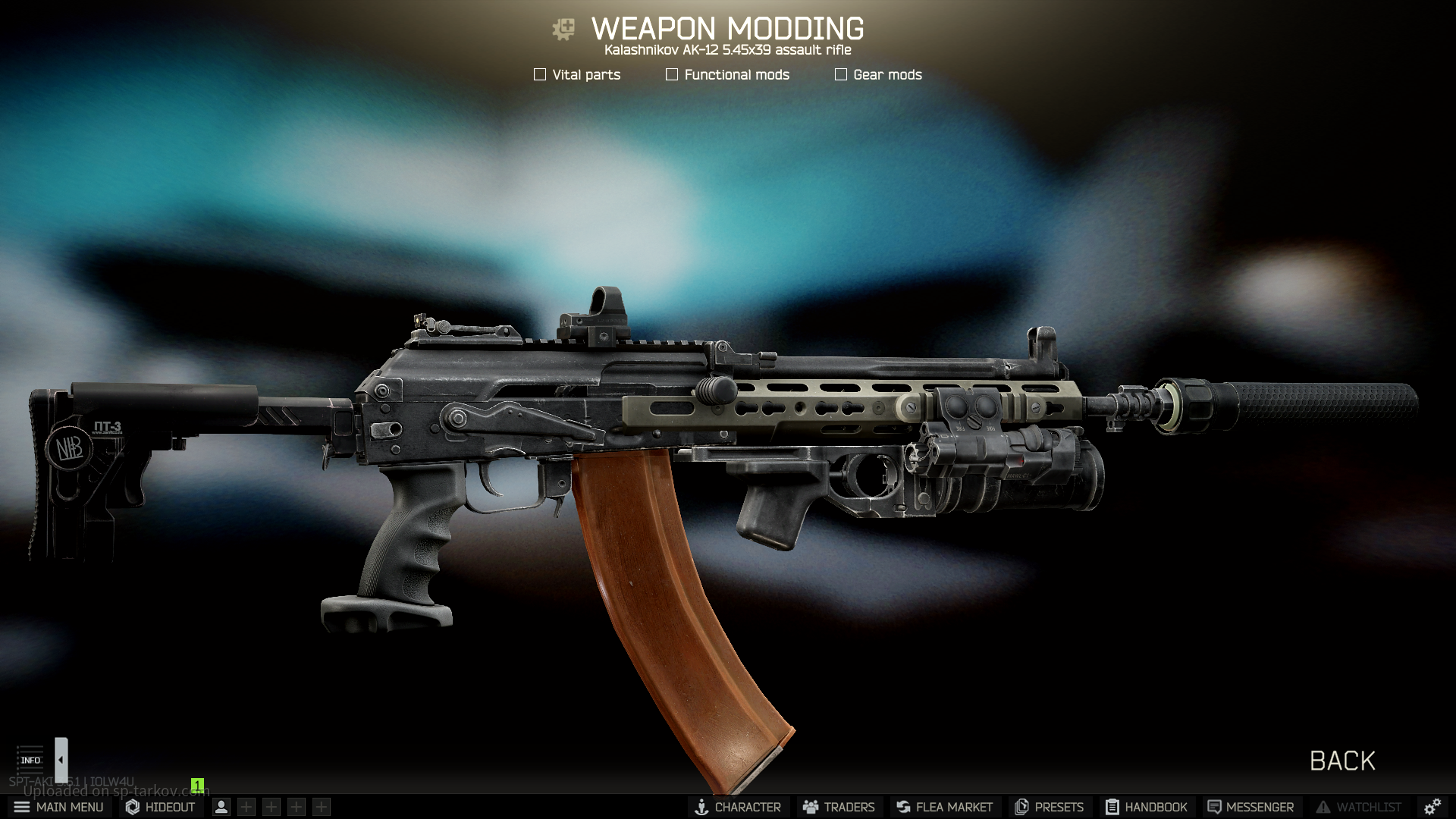Go back from weapon modding
1456x819 pixels.
point(1342,761)
